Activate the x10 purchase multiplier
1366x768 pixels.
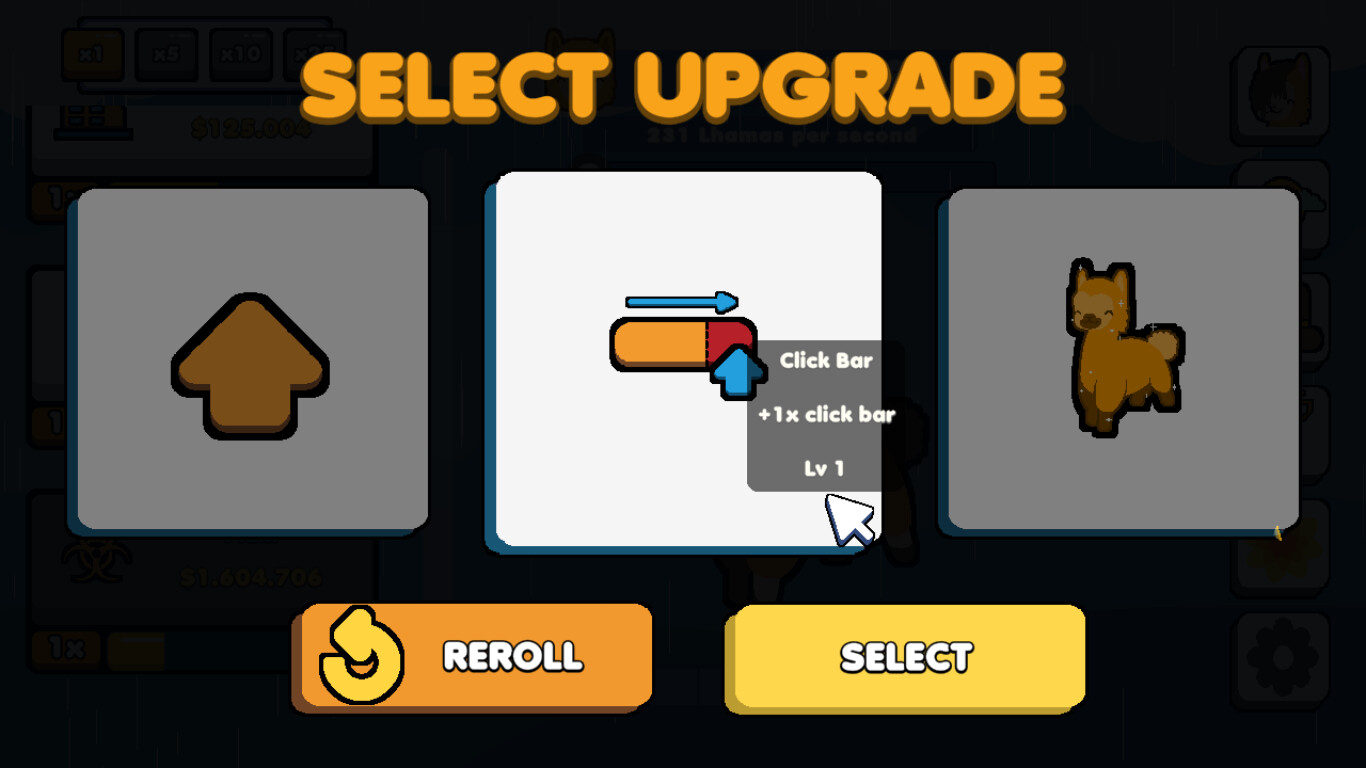pos(239,55)
